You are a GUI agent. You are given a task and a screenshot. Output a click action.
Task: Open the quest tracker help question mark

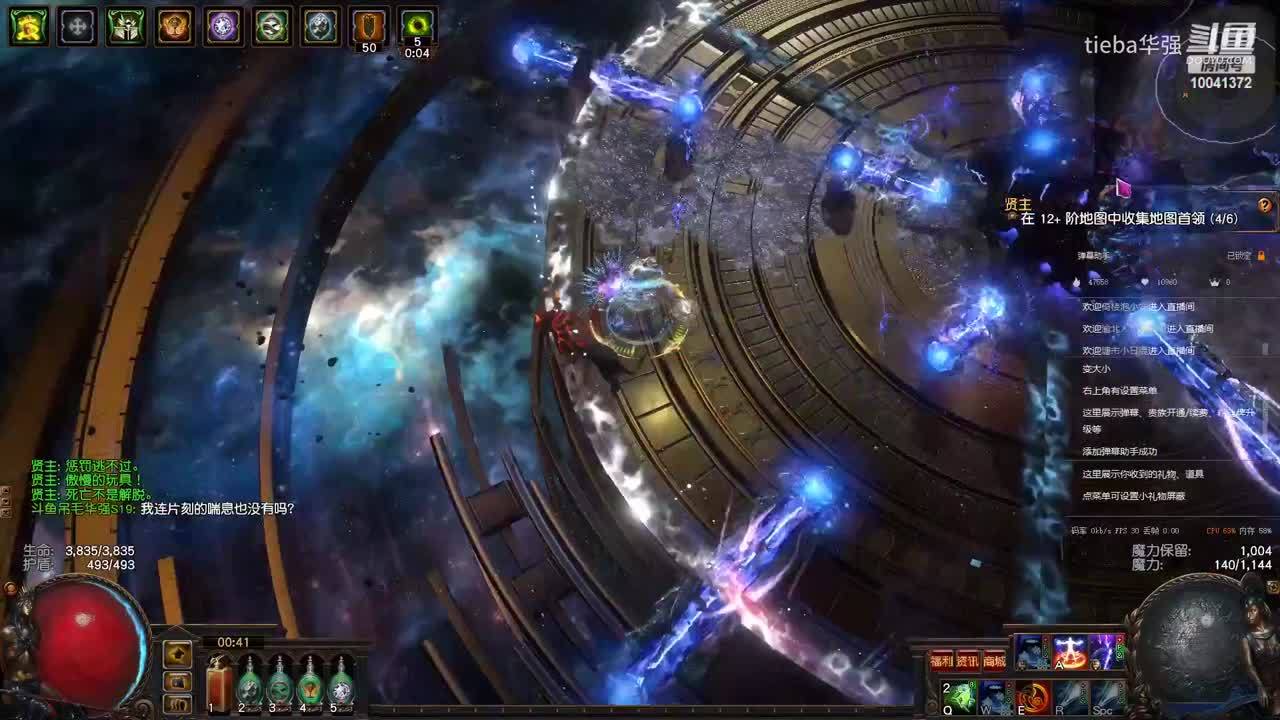[x=1264, y=206]
